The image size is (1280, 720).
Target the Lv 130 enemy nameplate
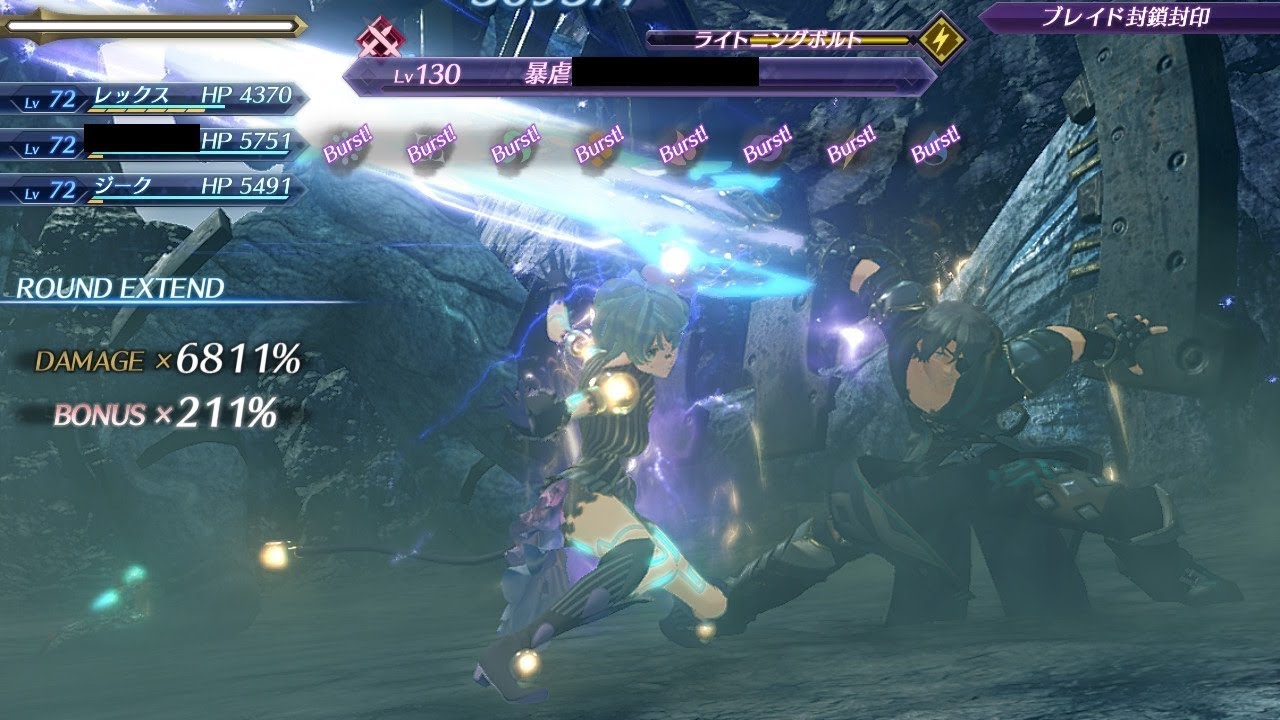click(640, 74)
